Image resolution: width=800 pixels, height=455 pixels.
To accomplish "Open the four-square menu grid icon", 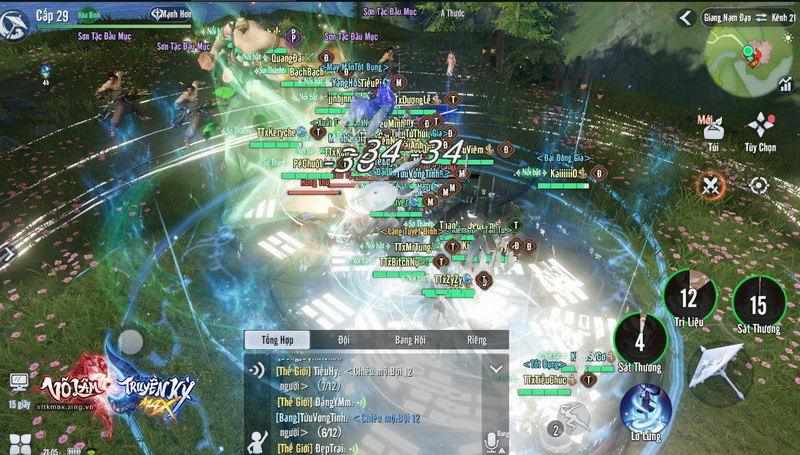I will click(19, 444).
